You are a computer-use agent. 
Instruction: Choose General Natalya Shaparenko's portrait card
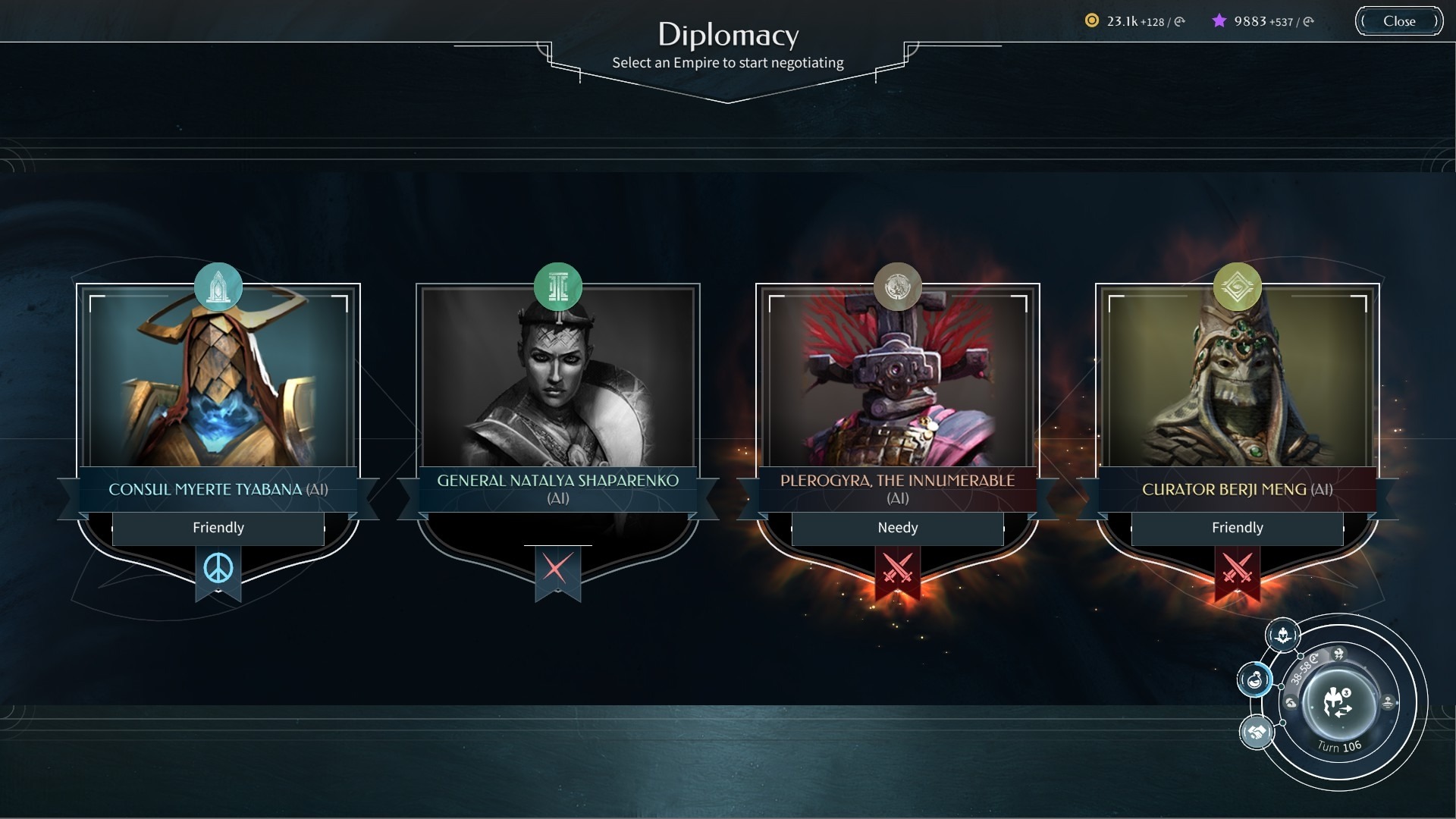pyautogui.click(x=558, y=379)
